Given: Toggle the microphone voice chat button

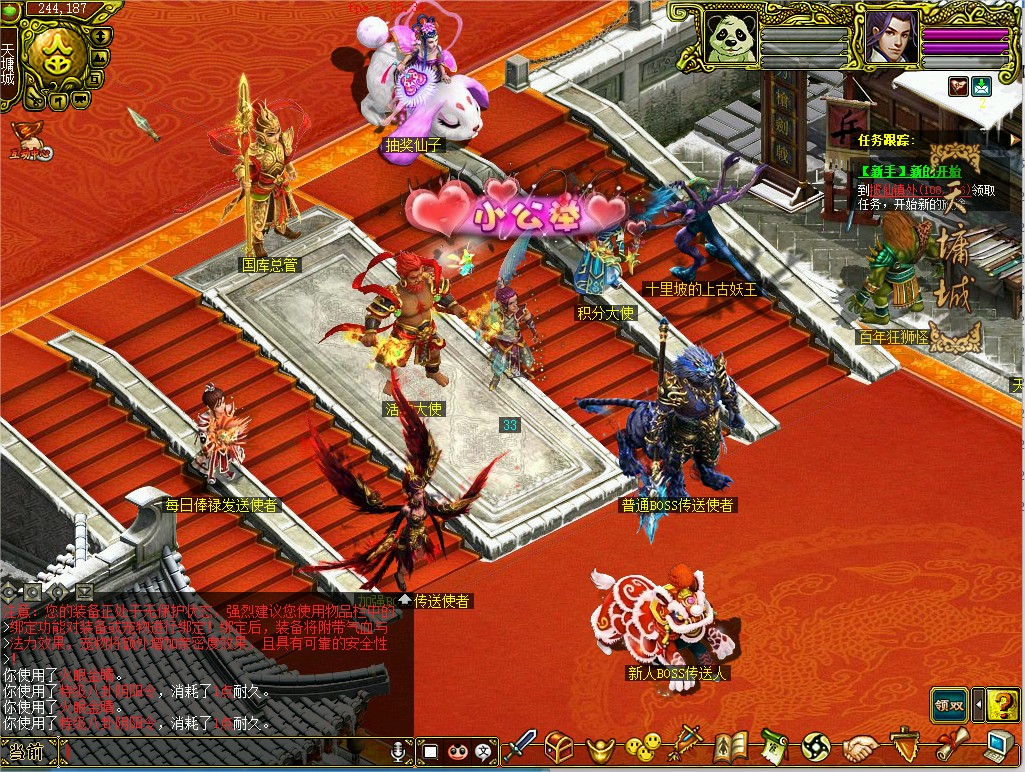Looking at the screenshot, I should tap(398, 750).
